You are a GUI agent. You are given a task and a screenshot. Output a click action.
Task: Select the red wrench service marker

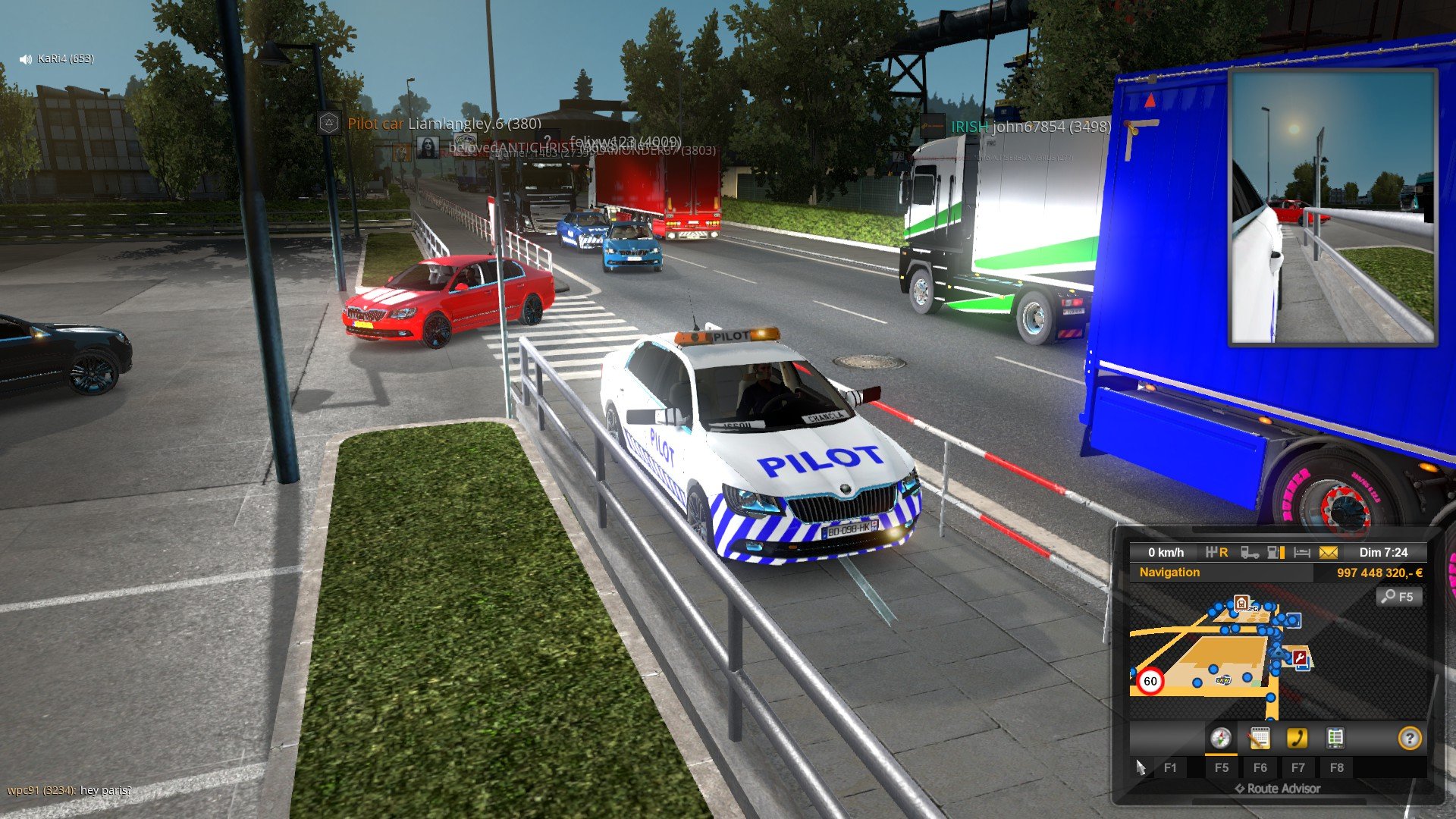[1301, 658]
